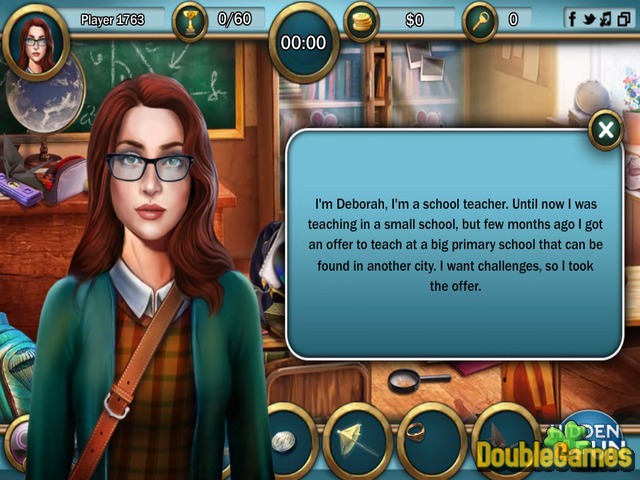Toggle fullscreen with the overlapping squares icon
This screenshot has width=640, height=480.
coord(623,18)
